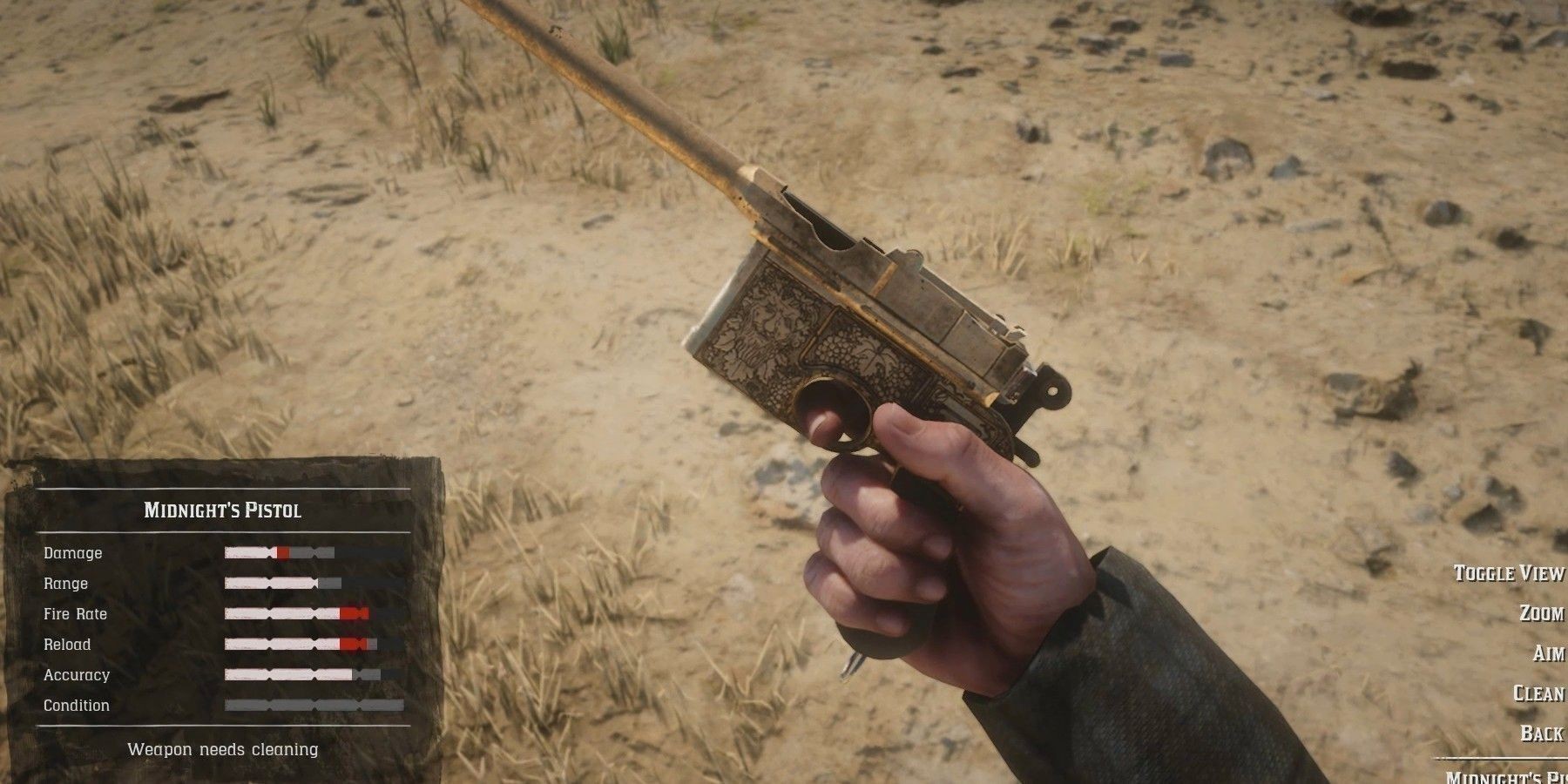
Task: Click the Range stat label
Action: coord(68,583)
